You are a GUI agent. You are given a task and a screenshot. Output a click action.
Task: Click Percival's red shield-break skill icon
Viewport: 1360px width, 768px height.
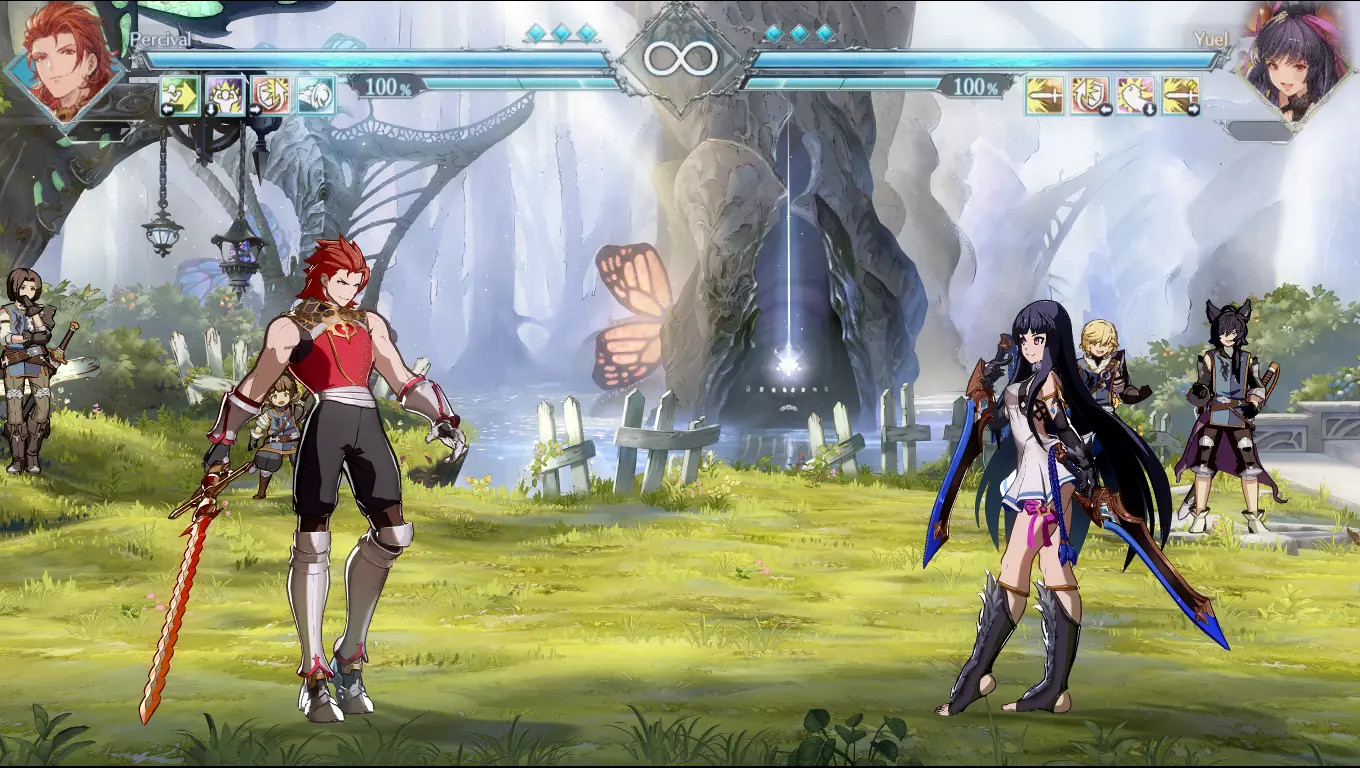[x=268, y=94]
